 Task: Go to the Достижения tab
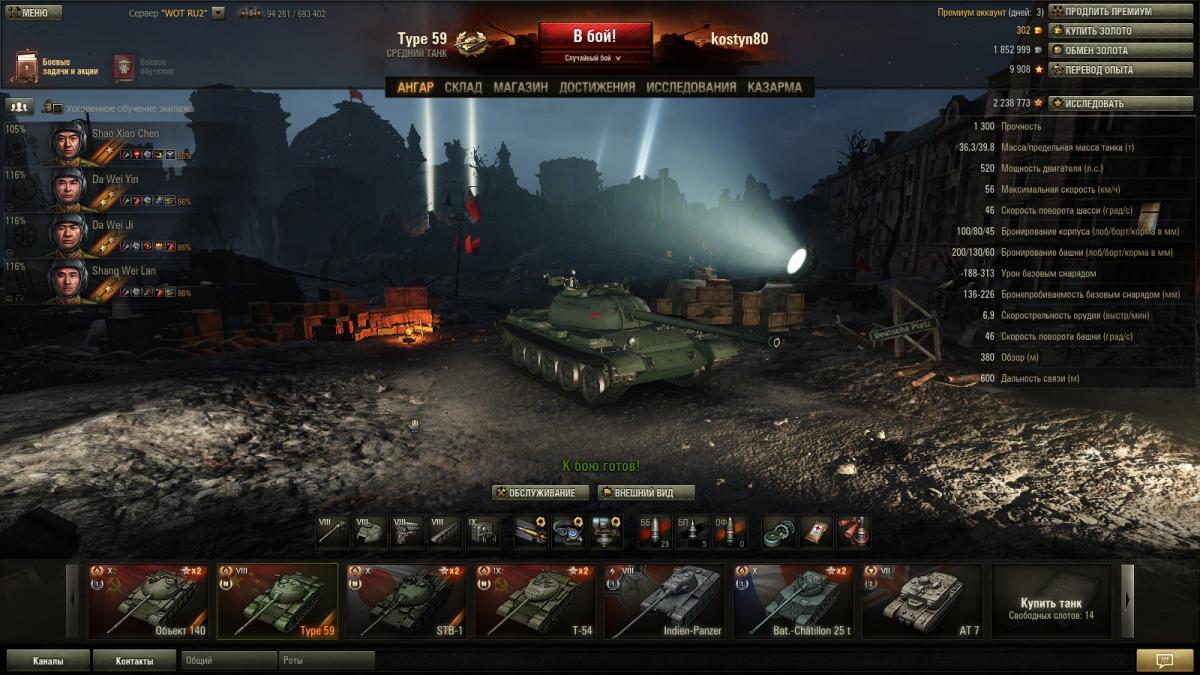pyautogui.click(x=597, y=87)
